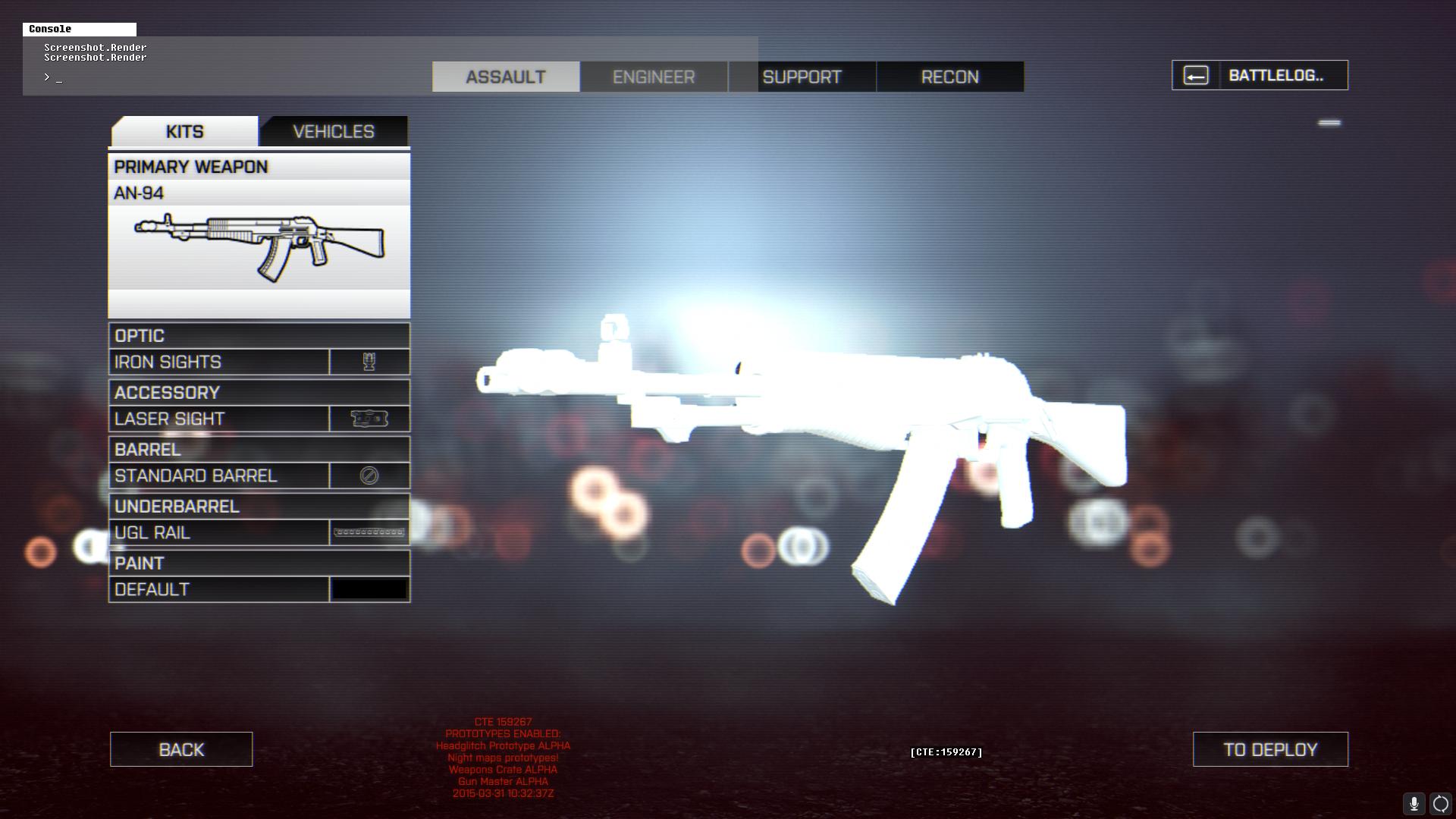Open the UGL Rail underbarrel slot
1456x819 pixels.
[x=259, y=532]
